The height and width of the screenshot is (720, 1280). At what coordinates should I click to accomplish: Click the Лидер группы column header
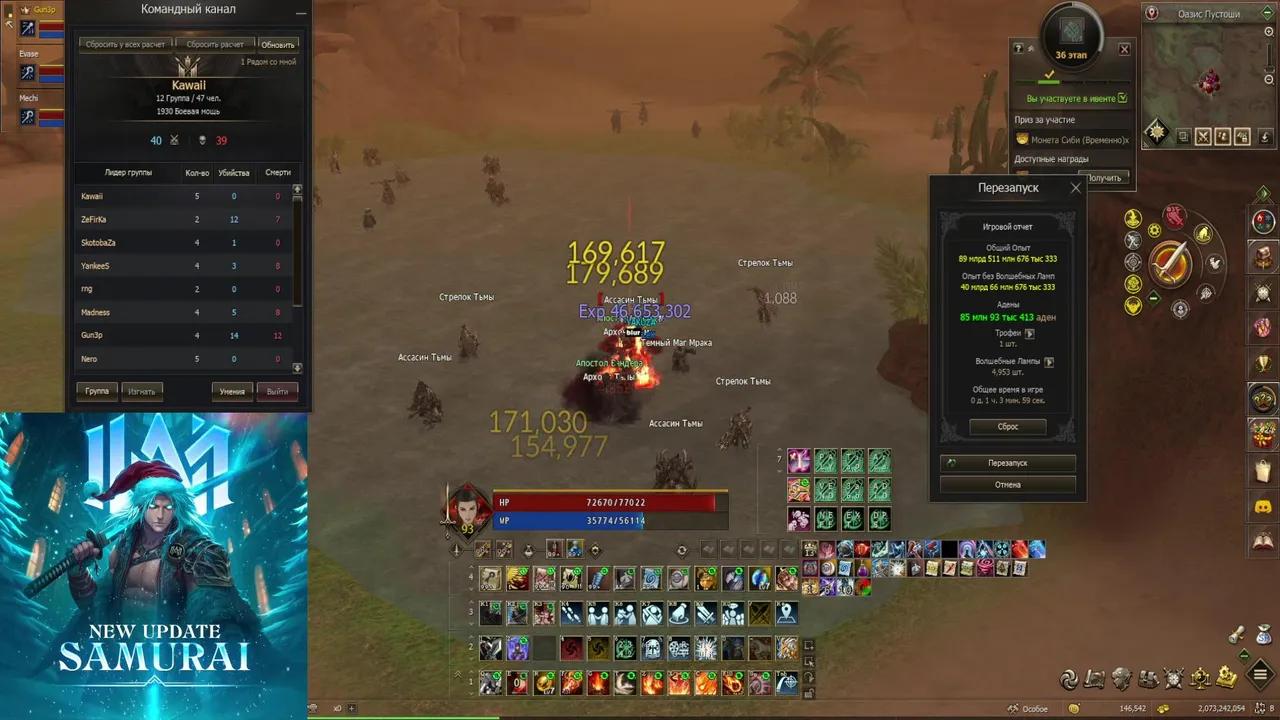point(127,172)
